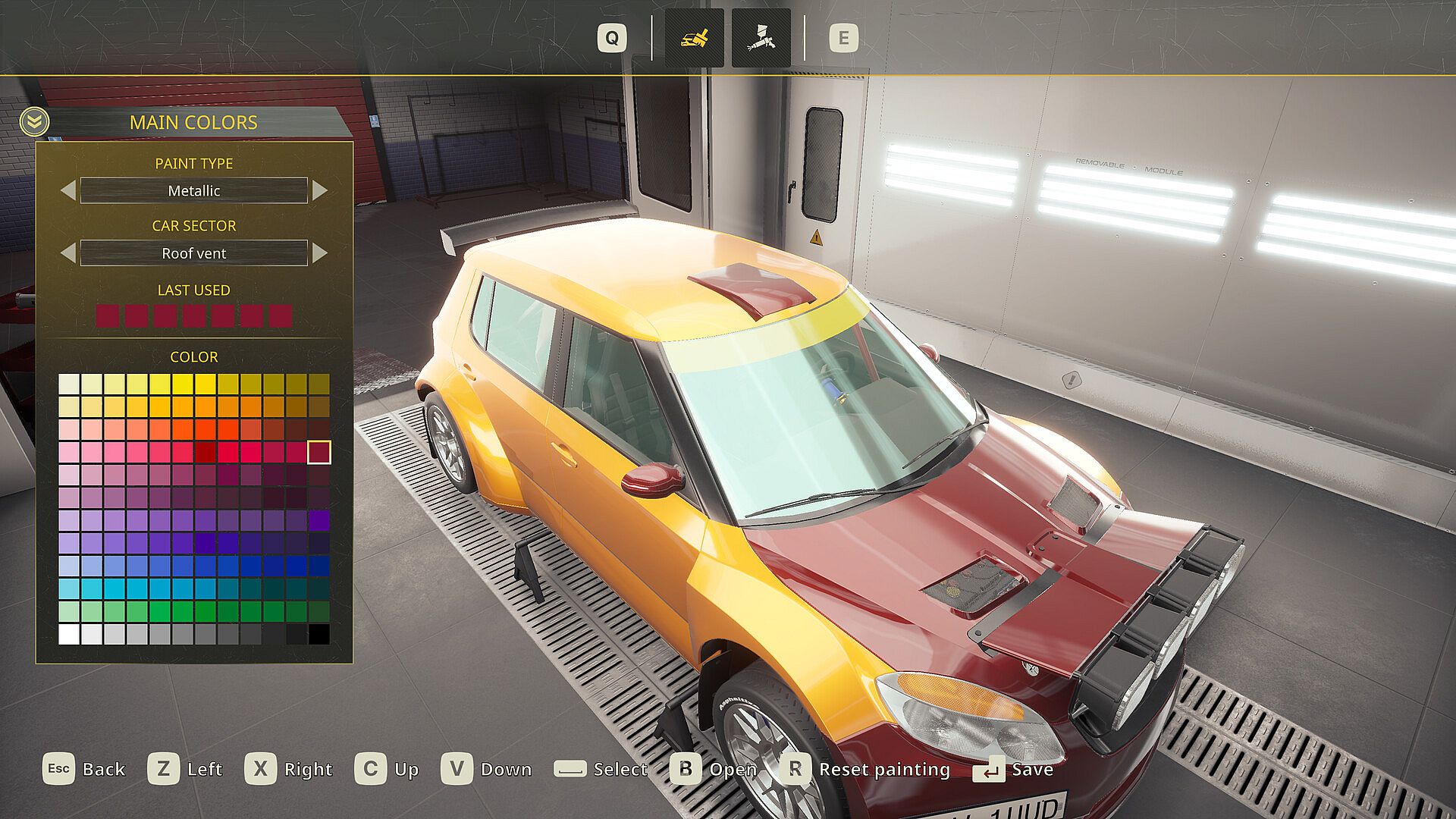
Task: Select next paint type with right arrow
Action: click(320, 190)
